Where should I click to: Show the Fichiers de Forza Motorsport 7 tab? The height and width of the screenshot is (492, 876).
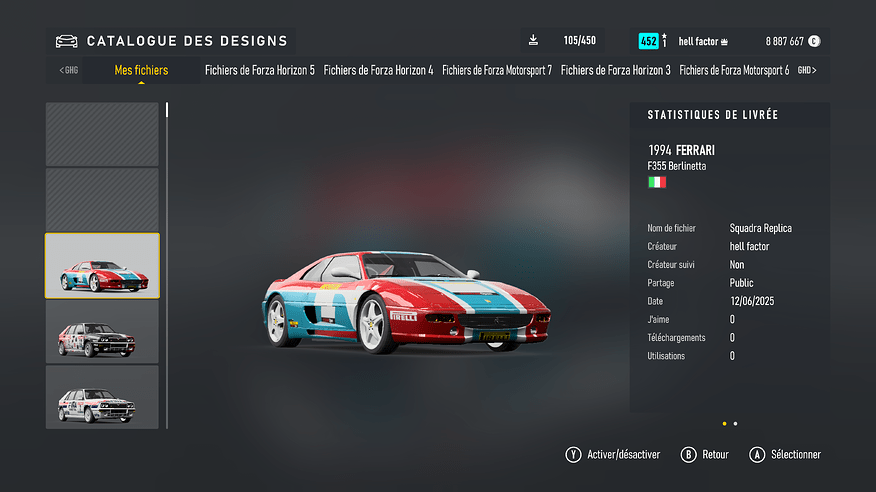click(496, 70)
